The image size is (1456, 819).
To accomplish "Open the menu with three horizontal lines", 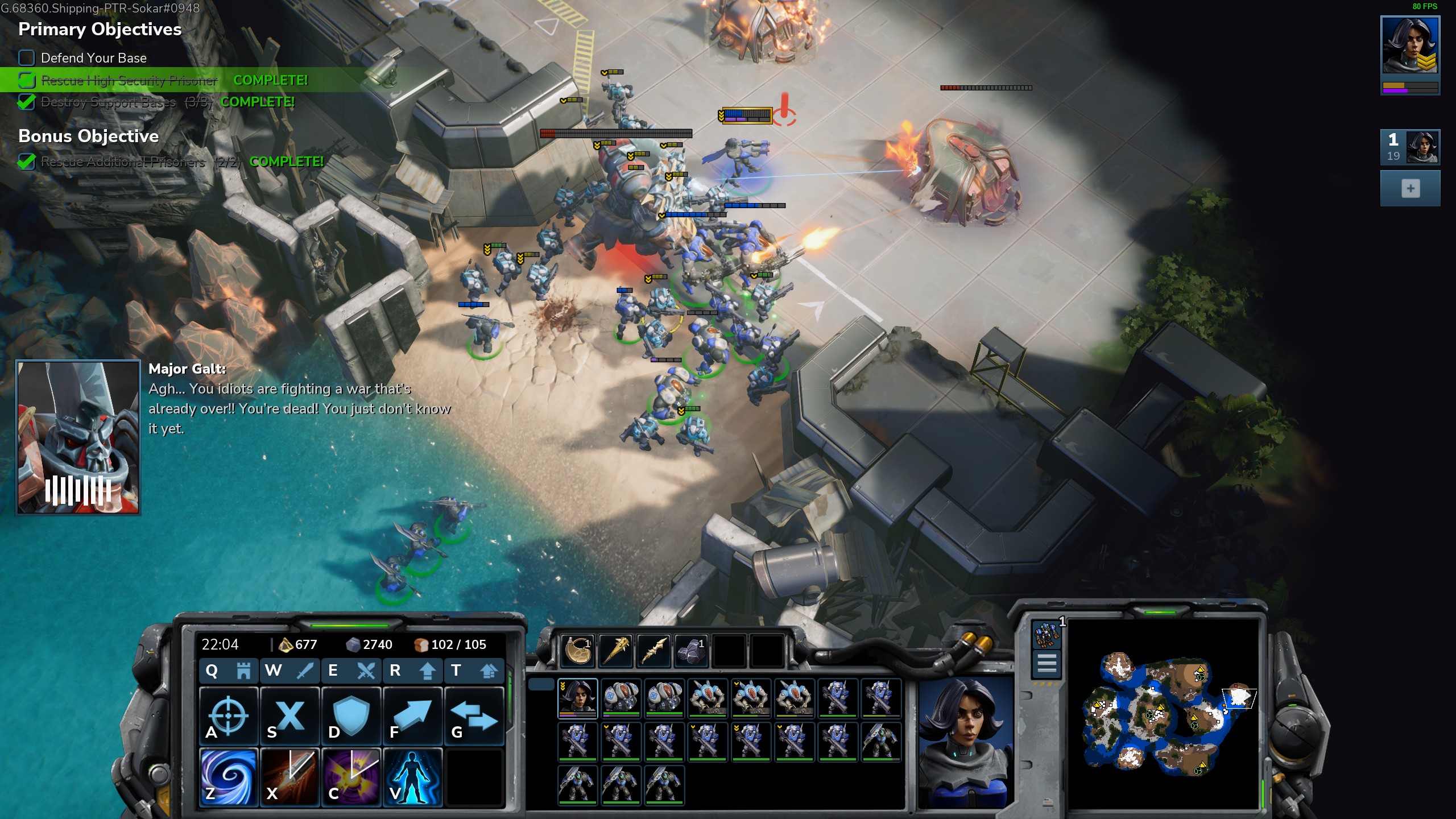I will click(1046, 664).
